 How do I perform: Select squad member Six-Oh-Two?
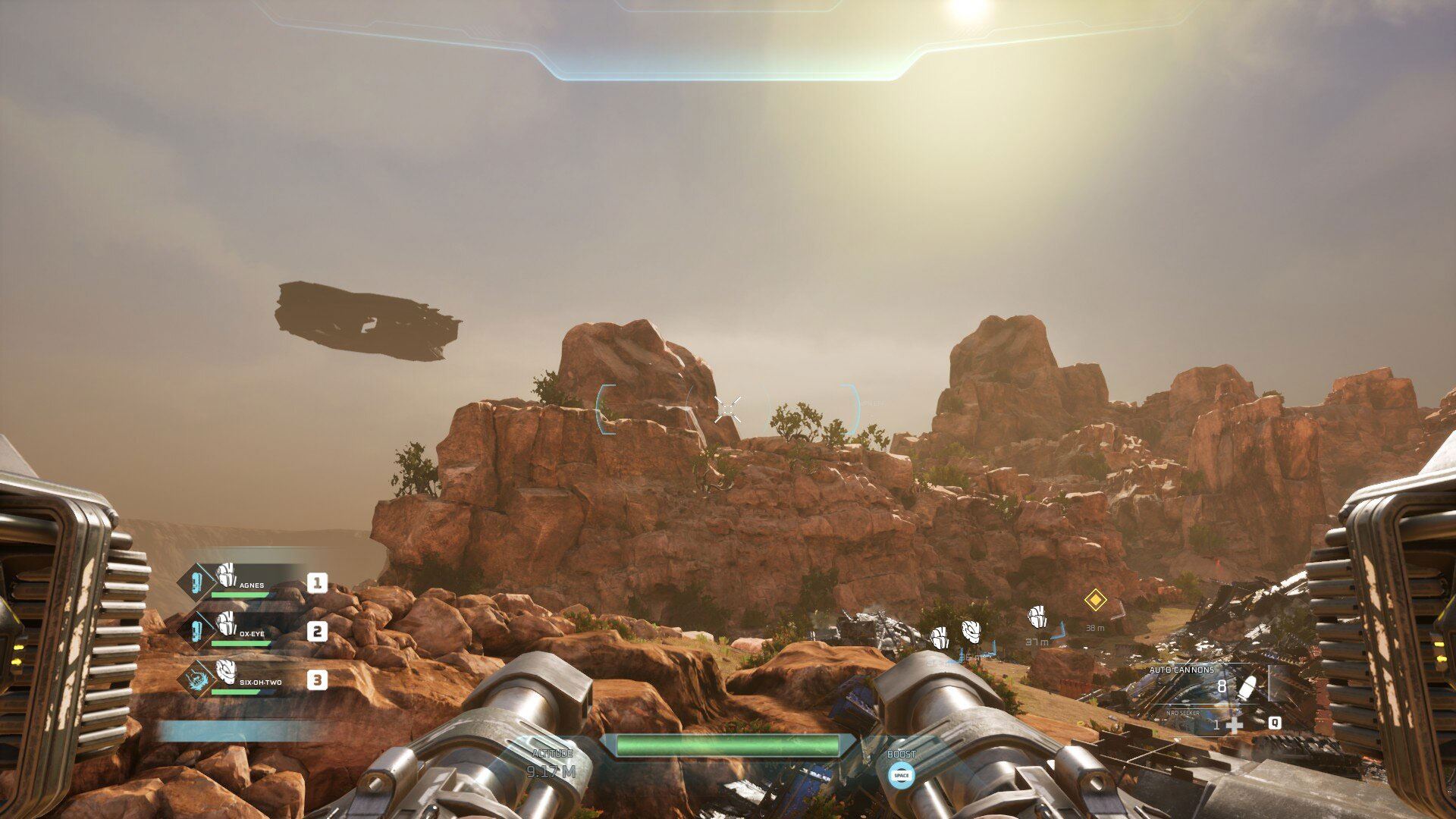[260, 681]
